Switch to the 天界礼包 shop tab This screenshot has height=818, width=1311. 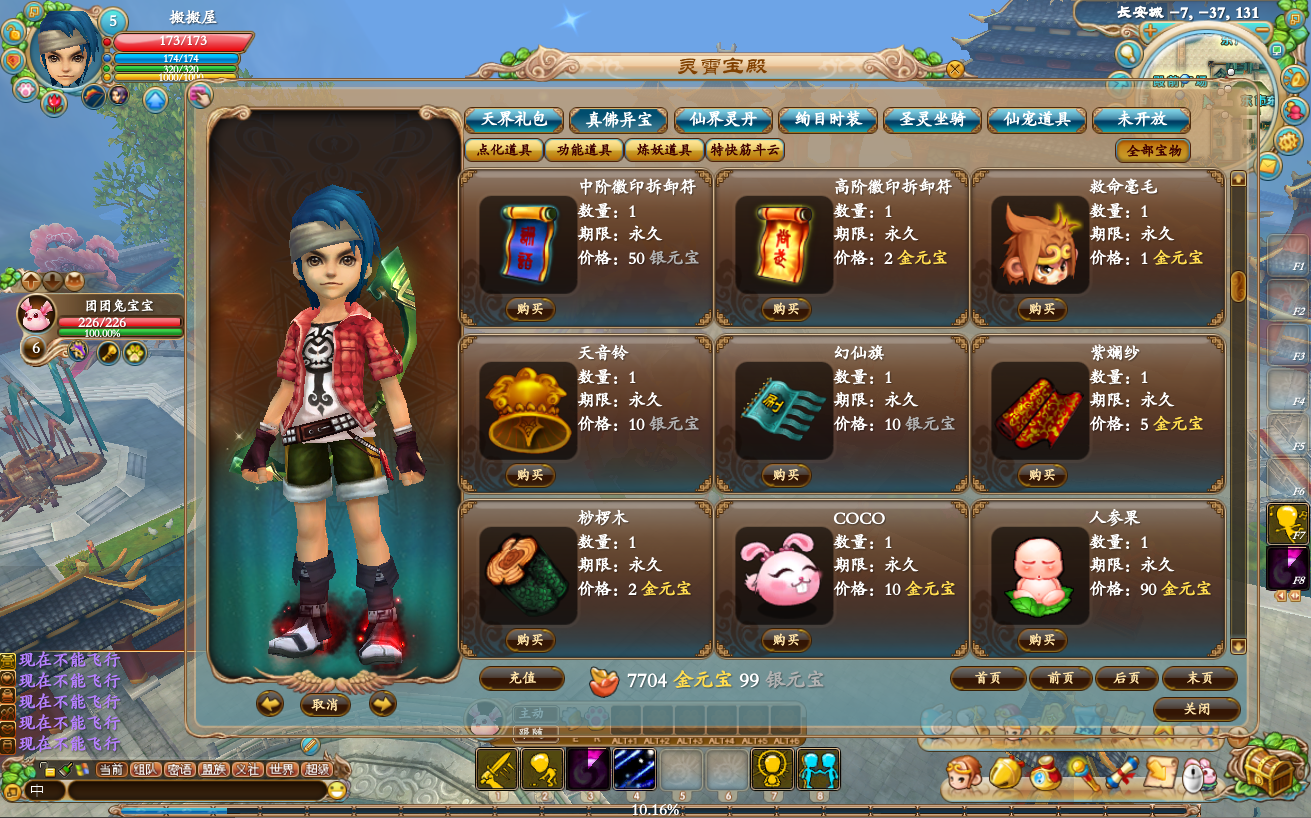pos(514,120)
